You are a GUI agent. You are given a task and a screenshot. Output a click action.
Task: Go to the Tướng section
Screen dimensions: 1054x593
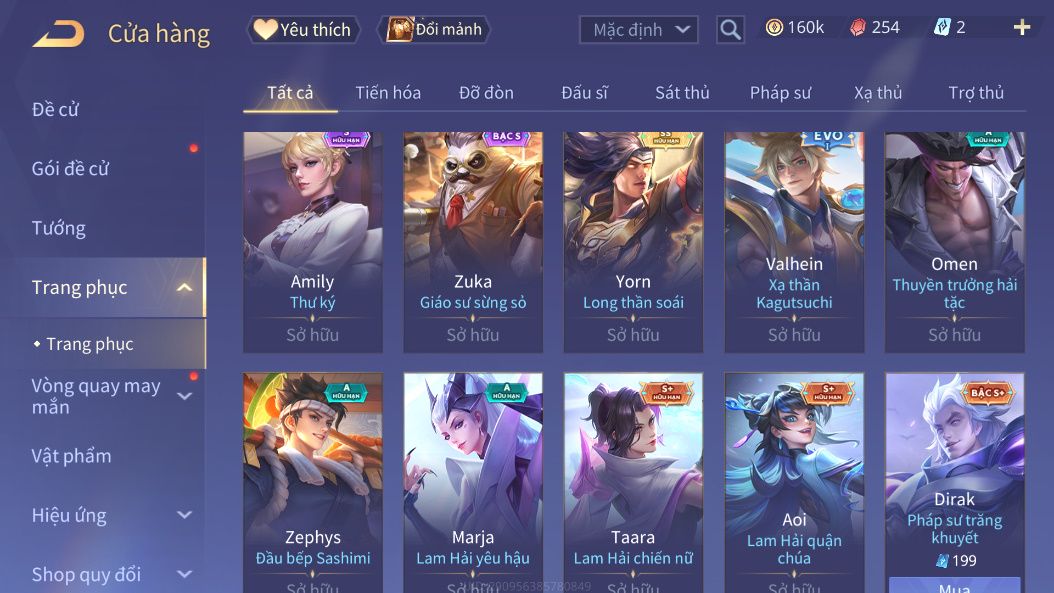click(x=58, y=228)
